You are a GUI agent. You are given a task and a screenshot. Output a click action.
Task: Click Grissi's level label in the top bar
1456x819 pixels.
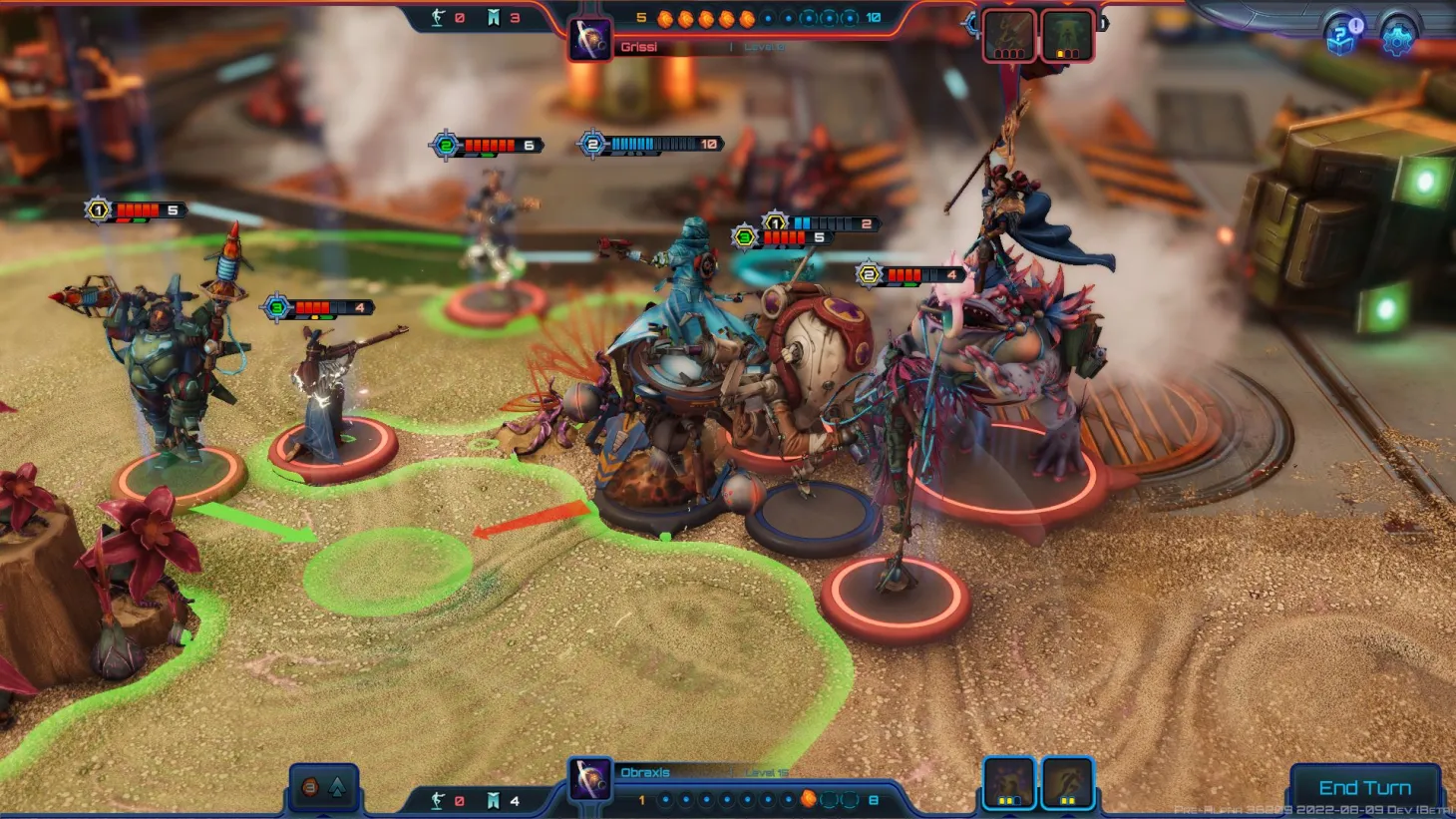pyautogui.click(x=764, y=45)
